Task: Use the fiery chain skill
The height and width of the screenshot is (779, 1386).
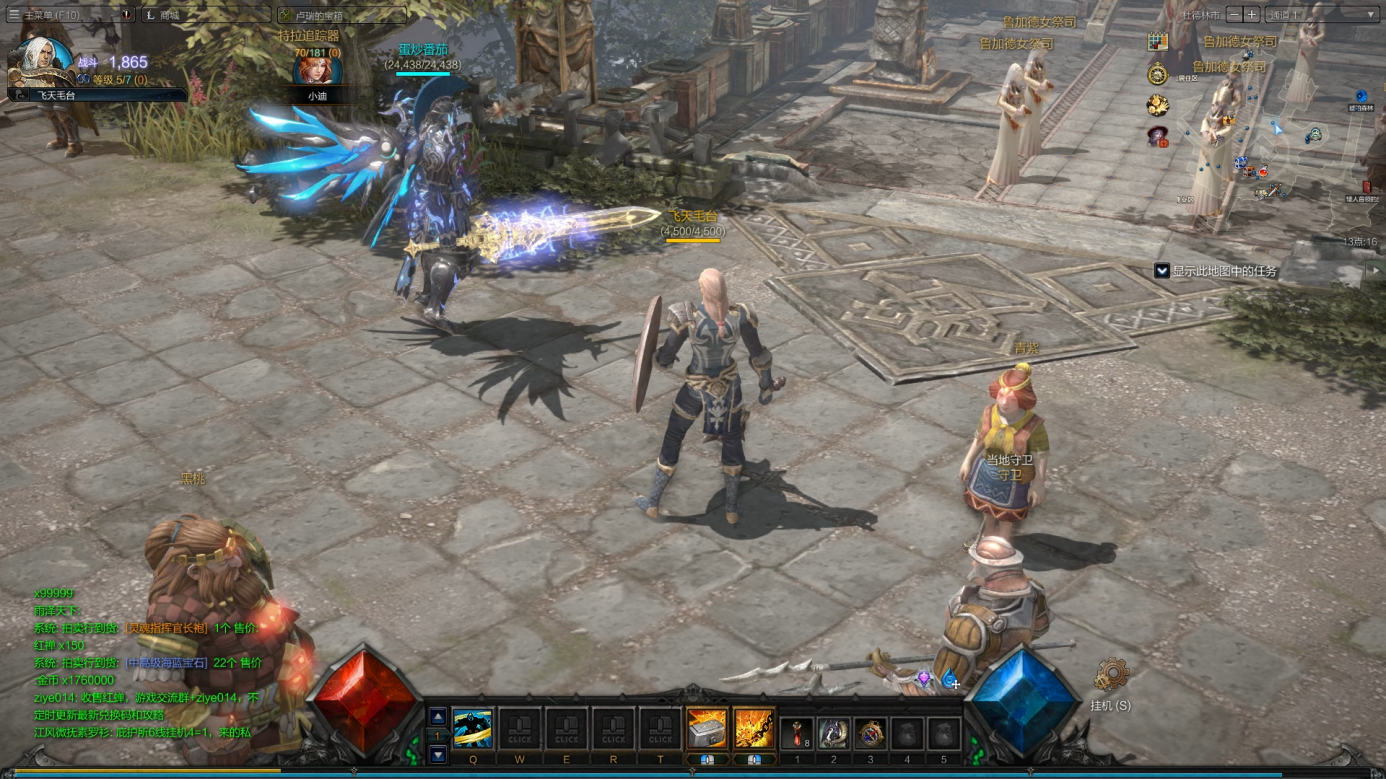Action: pos(753,729)
